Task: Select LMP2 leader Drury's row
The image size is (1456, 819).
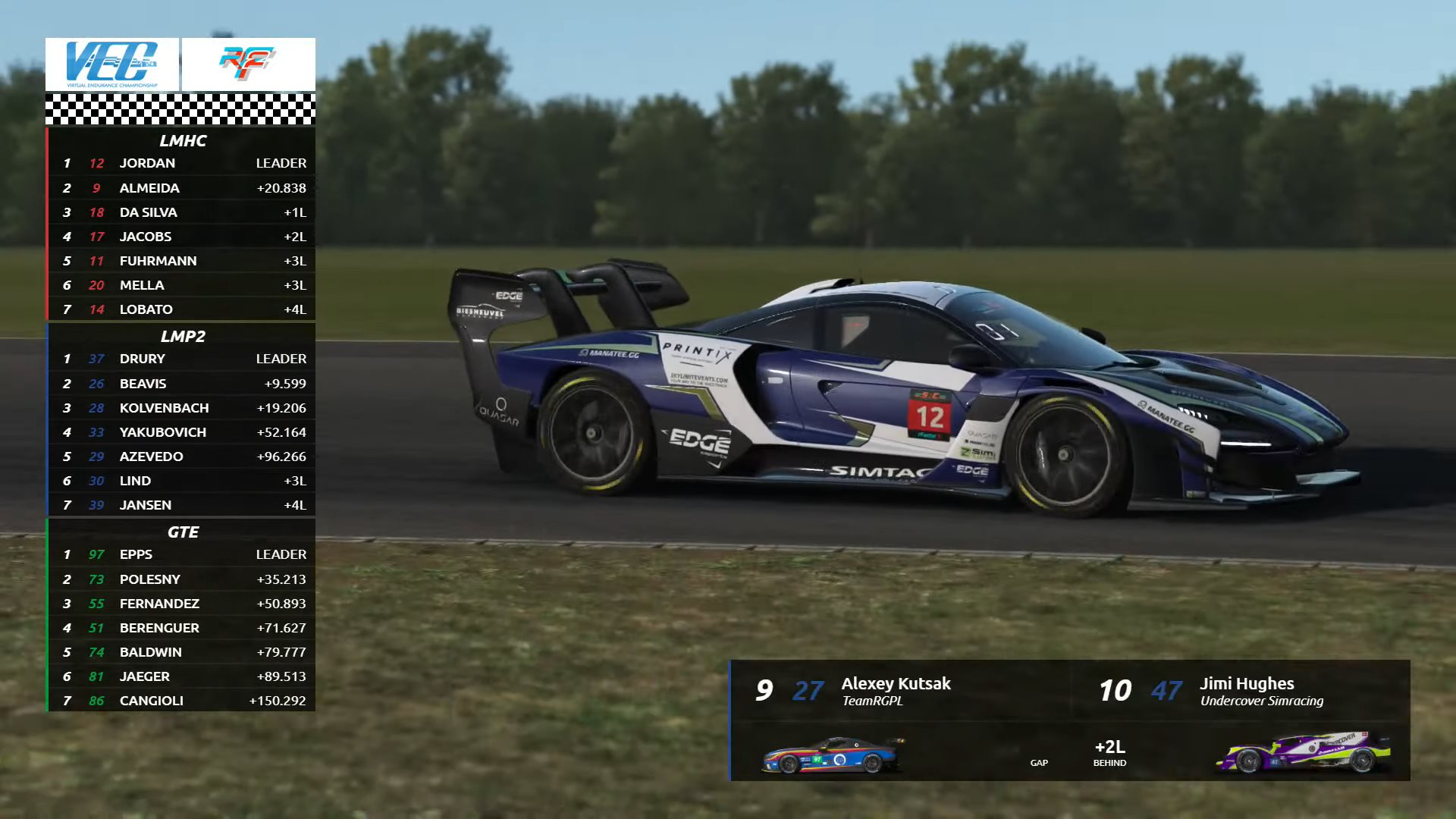Action: [x=181, y=359]
